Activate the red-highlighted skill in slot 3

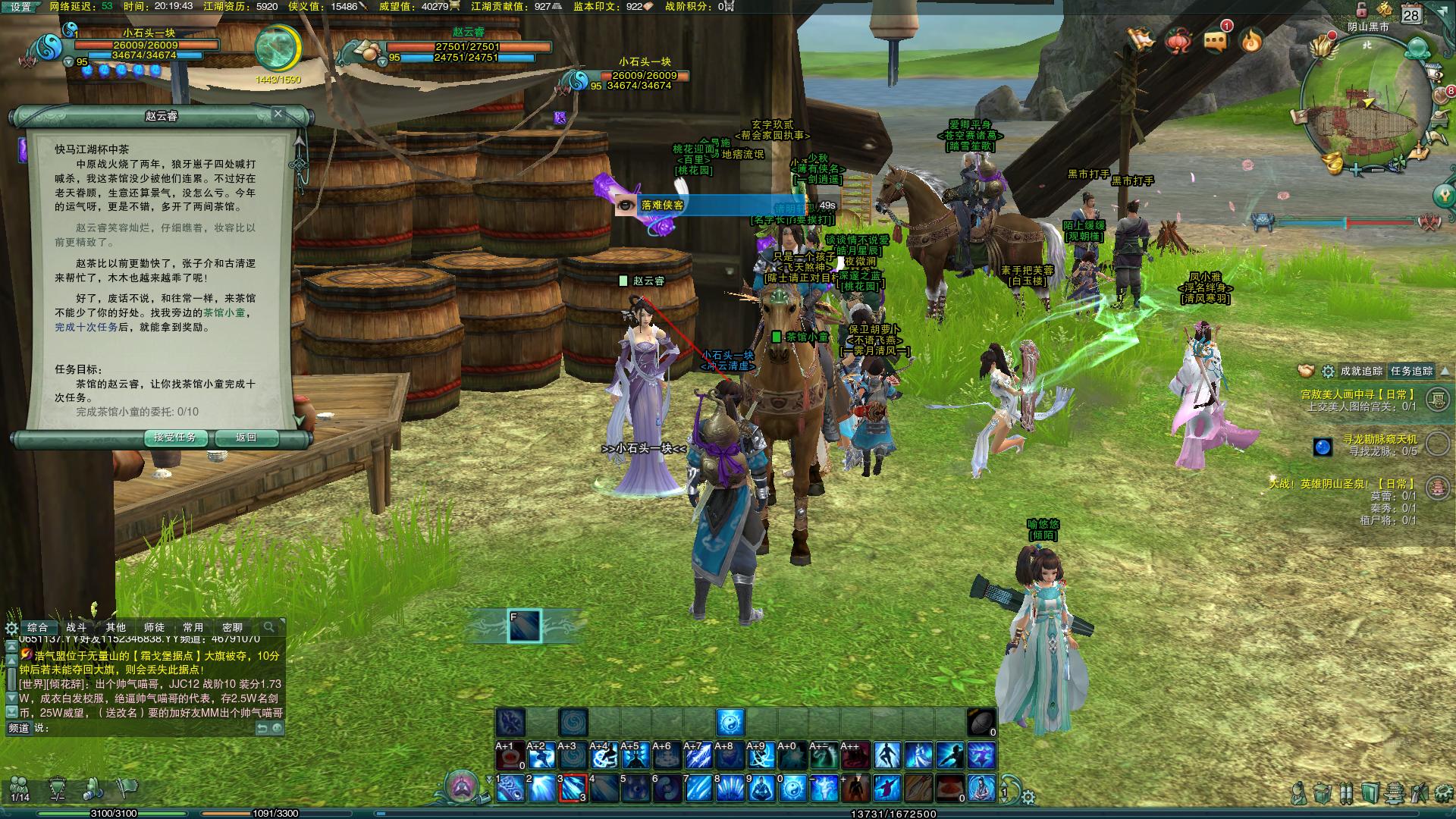(x=573, y=789)
